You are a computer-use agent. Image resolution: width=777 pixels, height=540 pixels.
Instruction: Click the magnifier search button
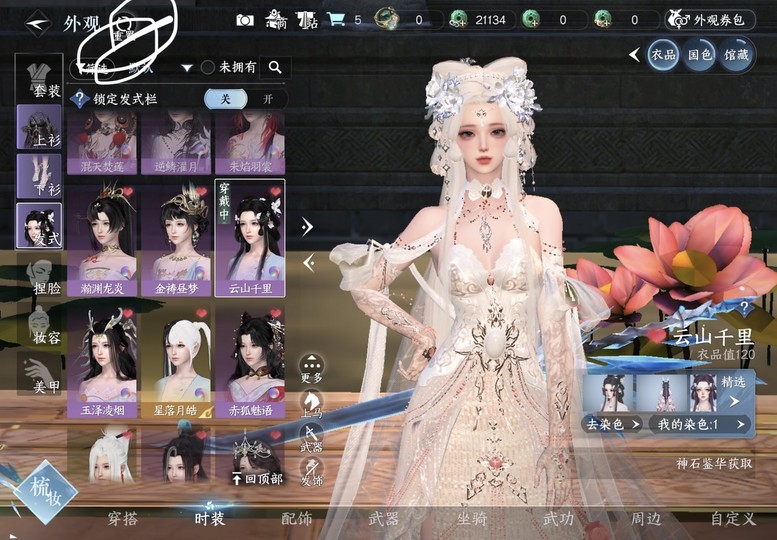[x=275, y=67]
